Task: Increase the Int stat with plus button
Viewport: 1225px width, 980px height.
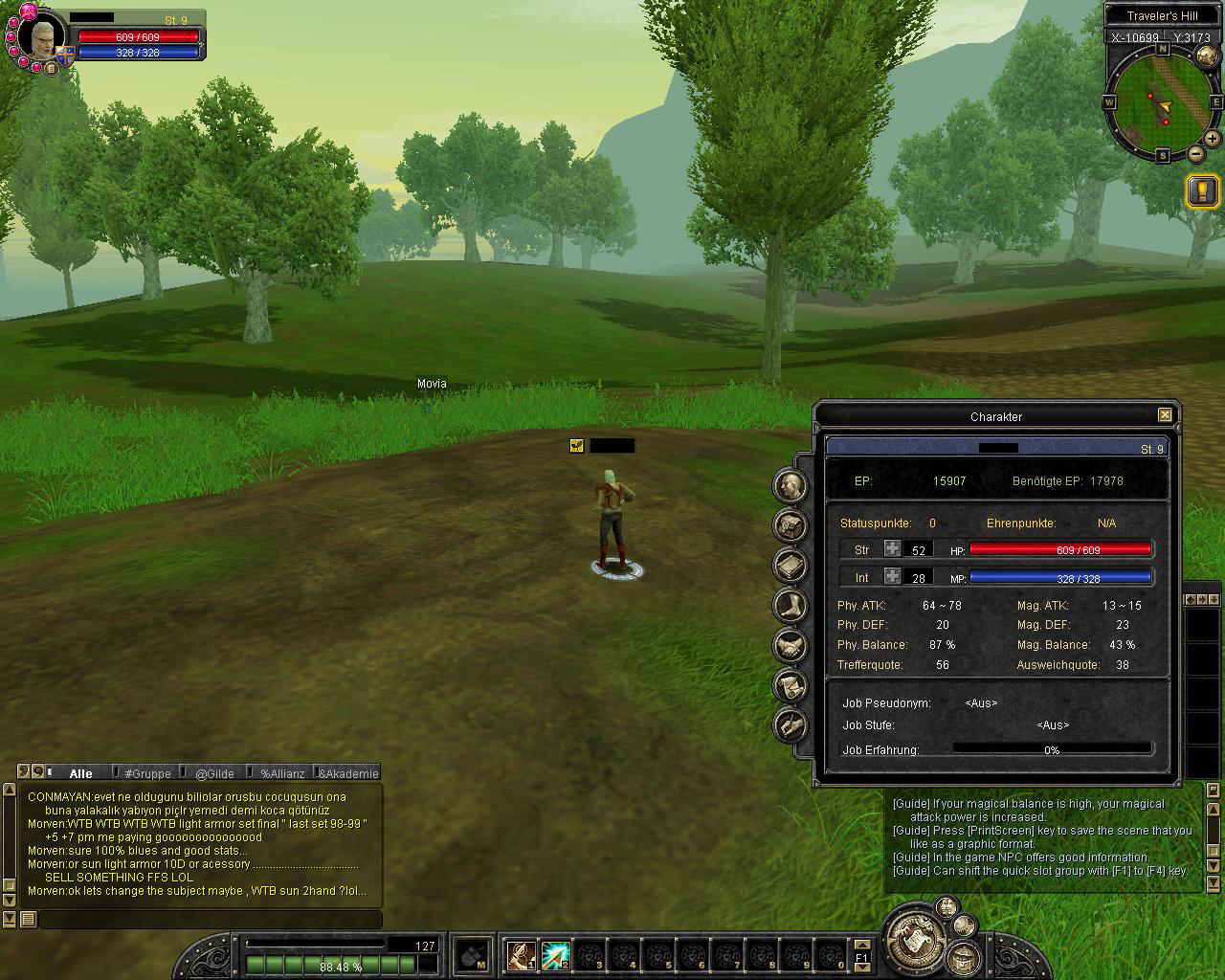Action: coord(892,576)
